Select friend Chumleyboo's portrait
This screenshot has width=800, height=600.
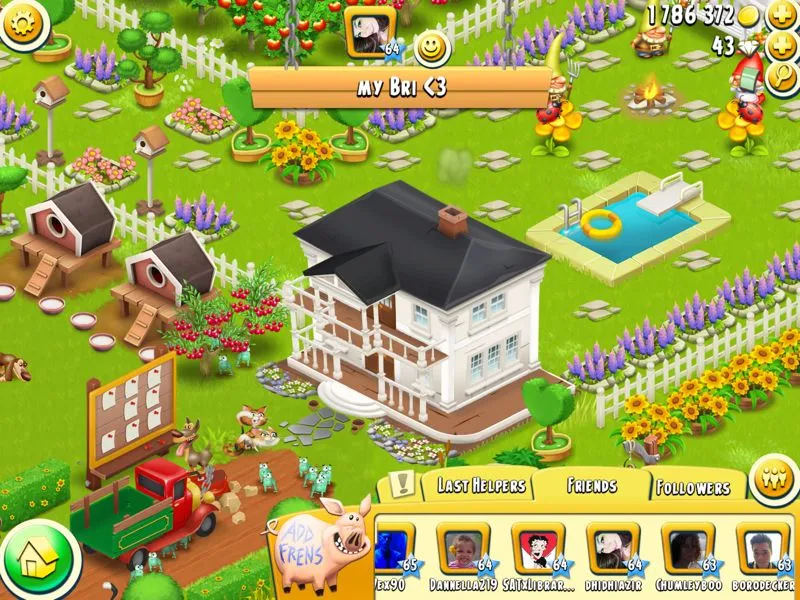pyautogui.click(x=687, y=550)
